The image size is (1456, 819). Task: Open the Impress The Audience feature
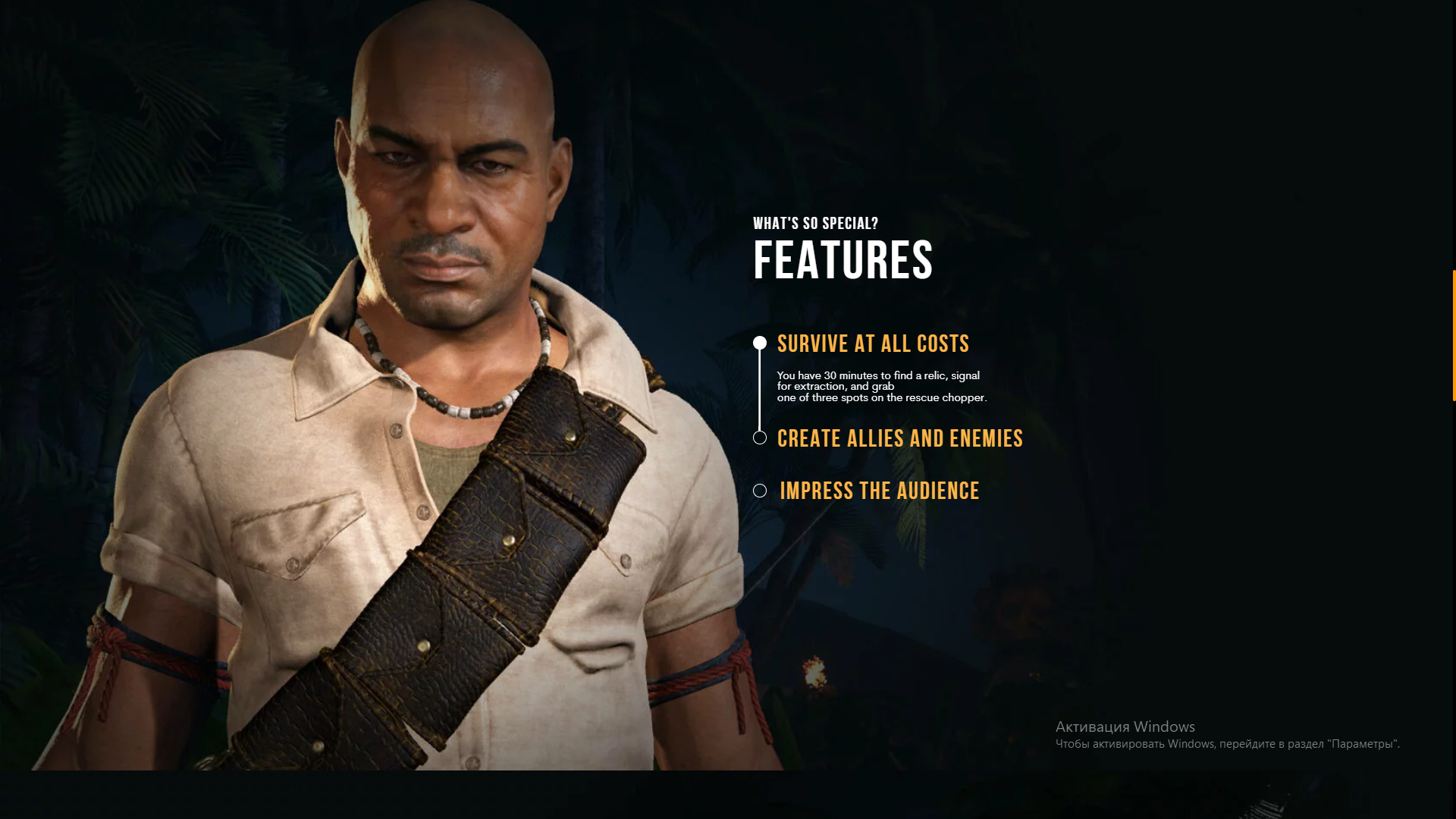pos(879,491)
